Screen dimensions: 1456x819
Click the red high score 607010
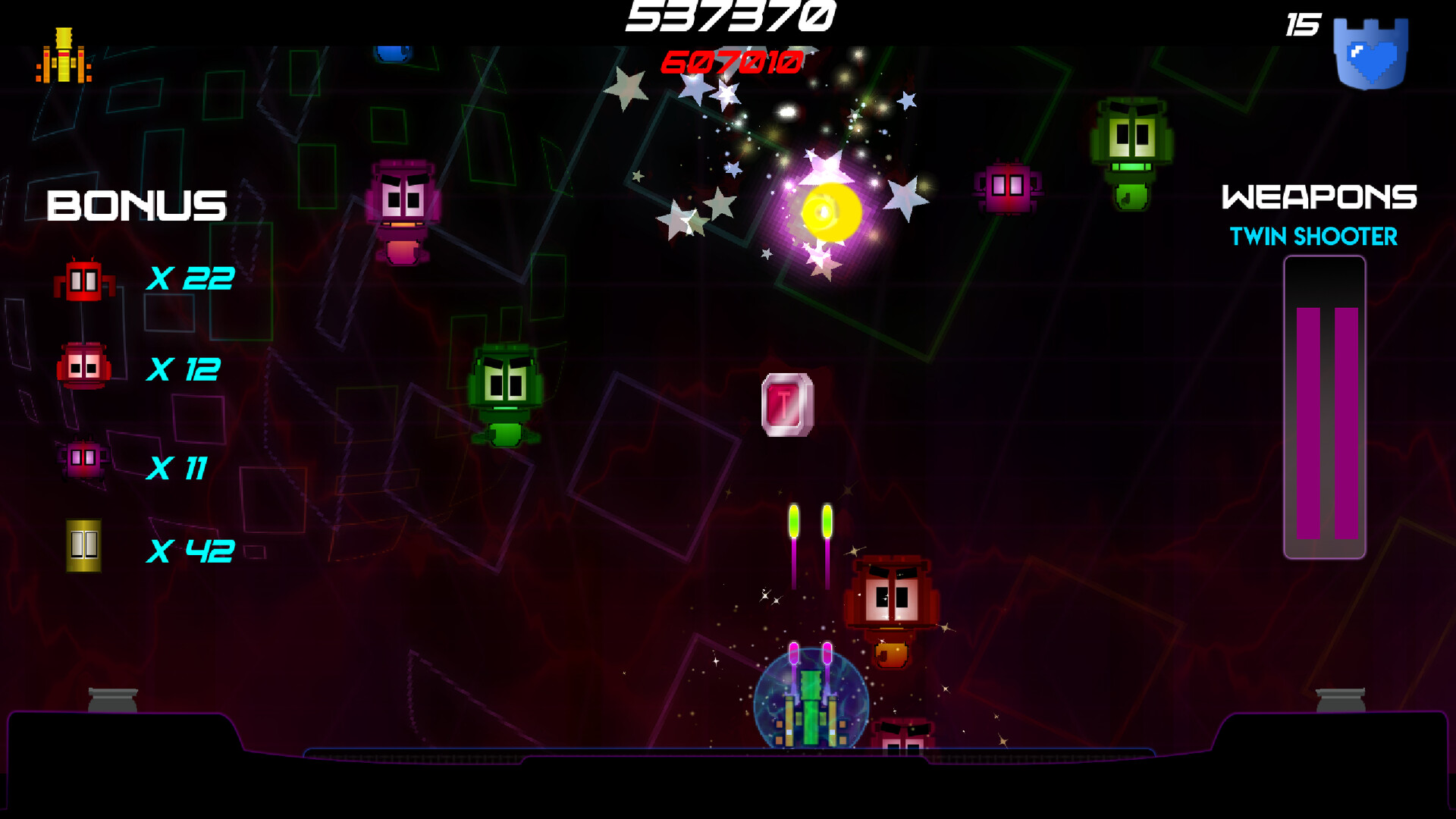pos(730,64)
